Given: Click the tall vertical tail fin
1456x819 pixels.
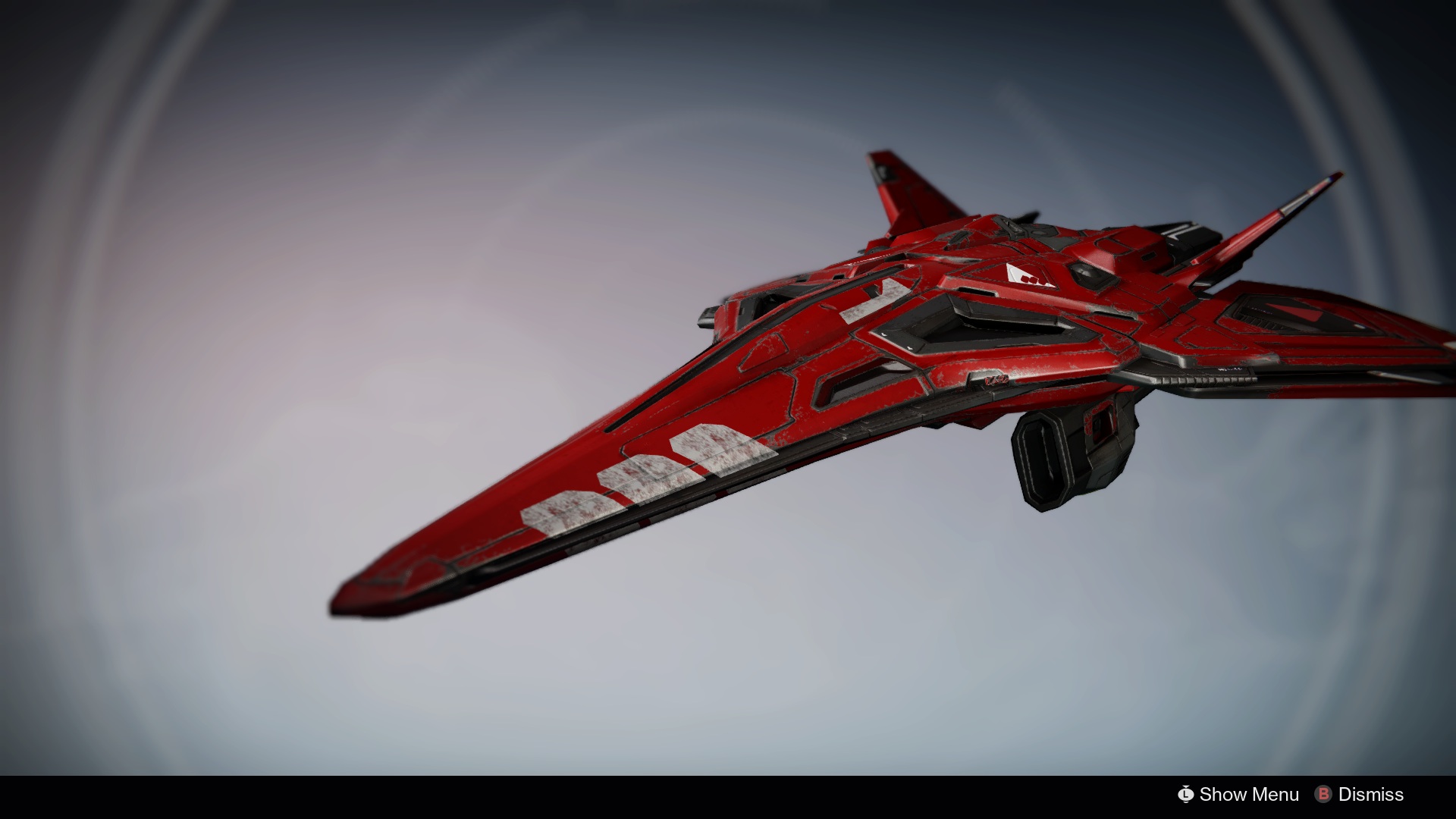Looking at the screenshot, I should (x=895, y=190).
